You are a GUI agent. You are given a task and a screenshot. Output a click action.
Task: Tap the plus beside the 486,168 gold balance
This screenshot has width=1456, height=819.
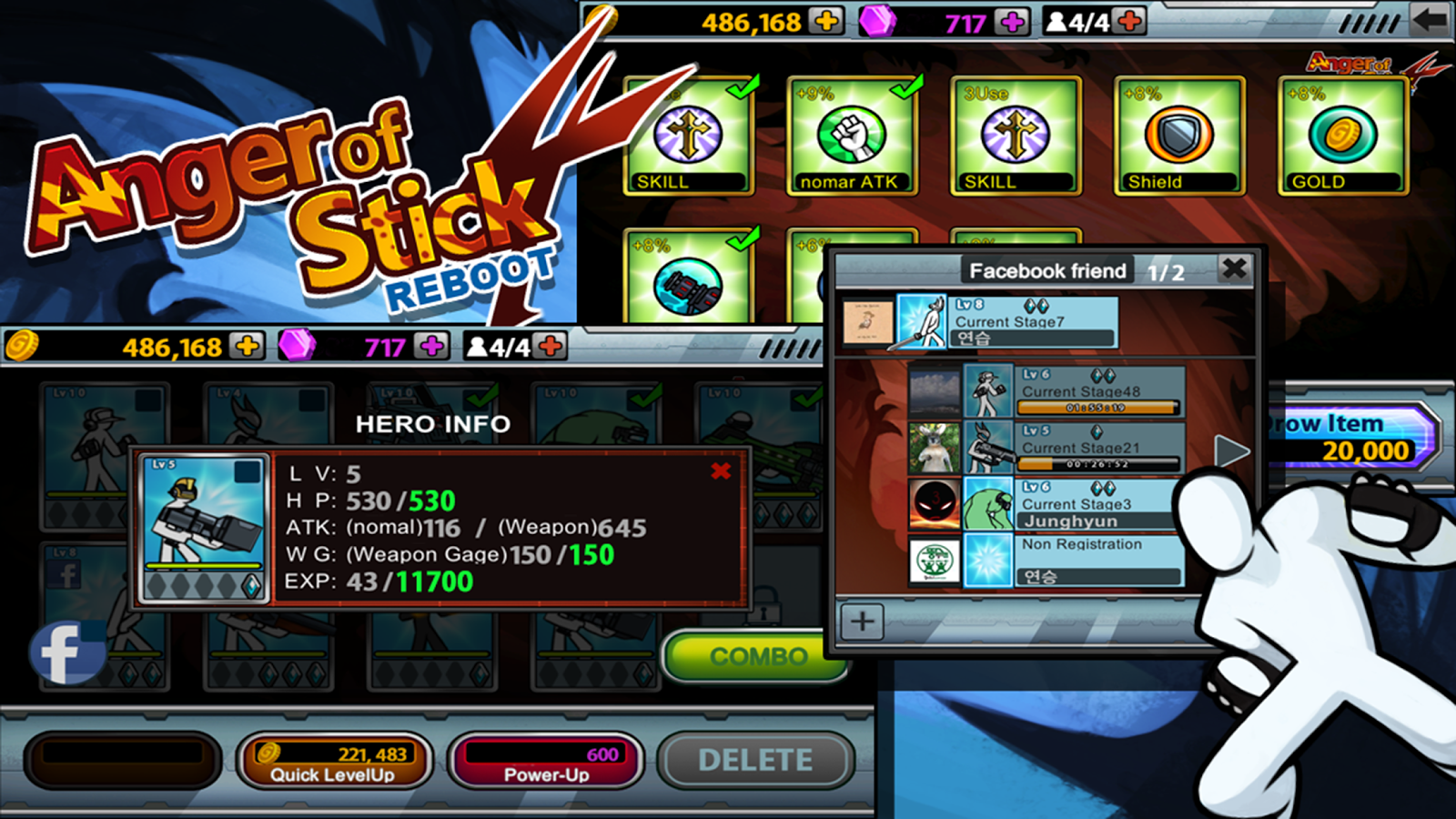click(827, 20)
